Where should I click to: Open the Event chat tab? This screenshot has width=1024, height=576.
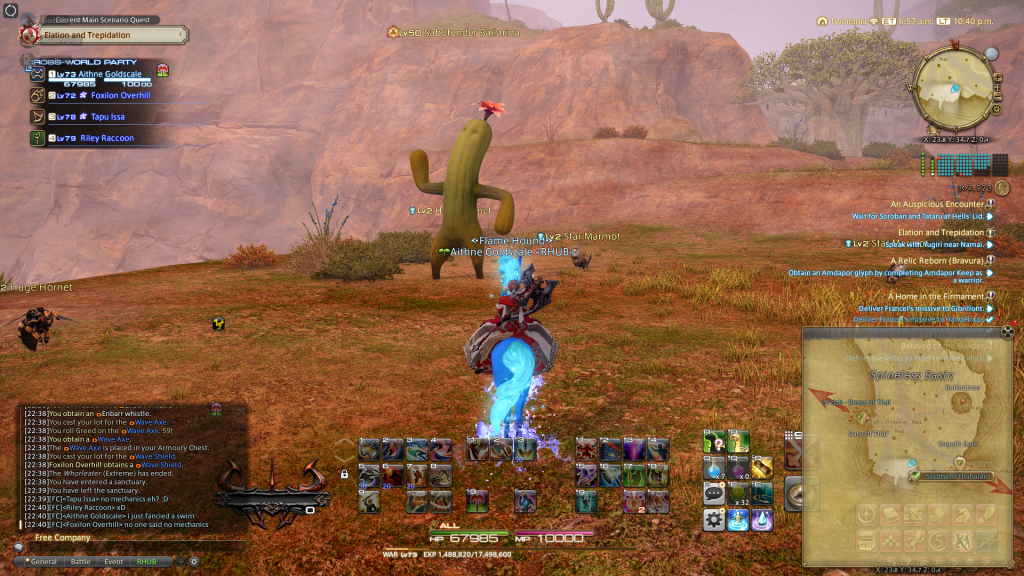pos(113,561)
